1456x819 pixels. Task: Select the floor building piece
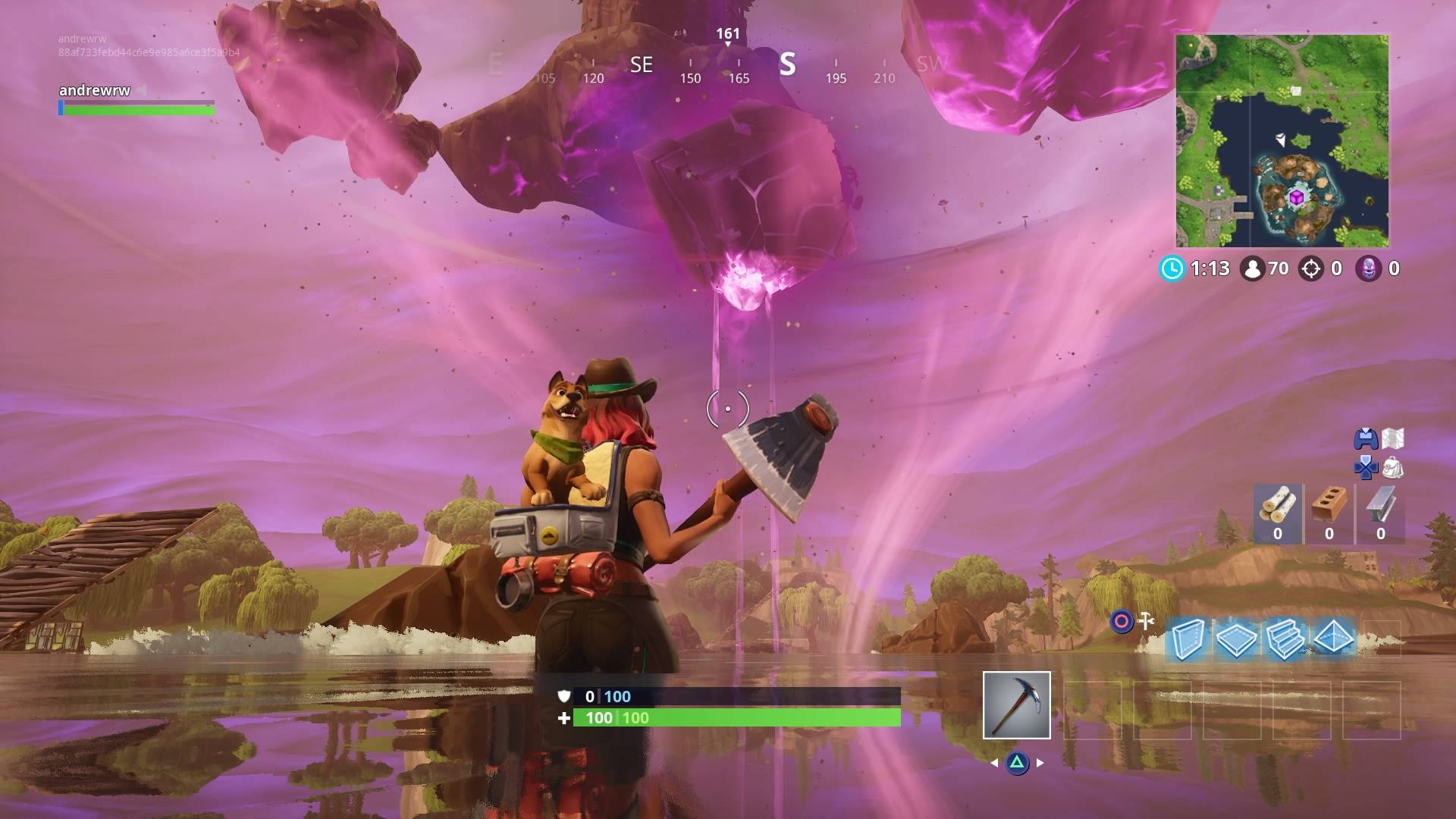[x=1235, y=639]
